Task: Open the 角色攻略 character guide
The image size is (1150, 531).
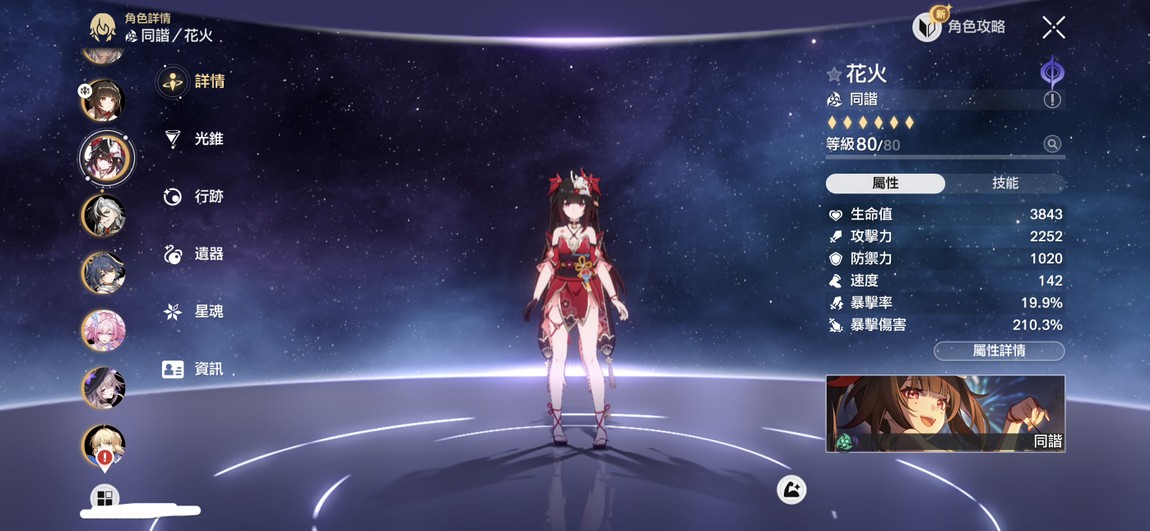Action: click(960, 27)
